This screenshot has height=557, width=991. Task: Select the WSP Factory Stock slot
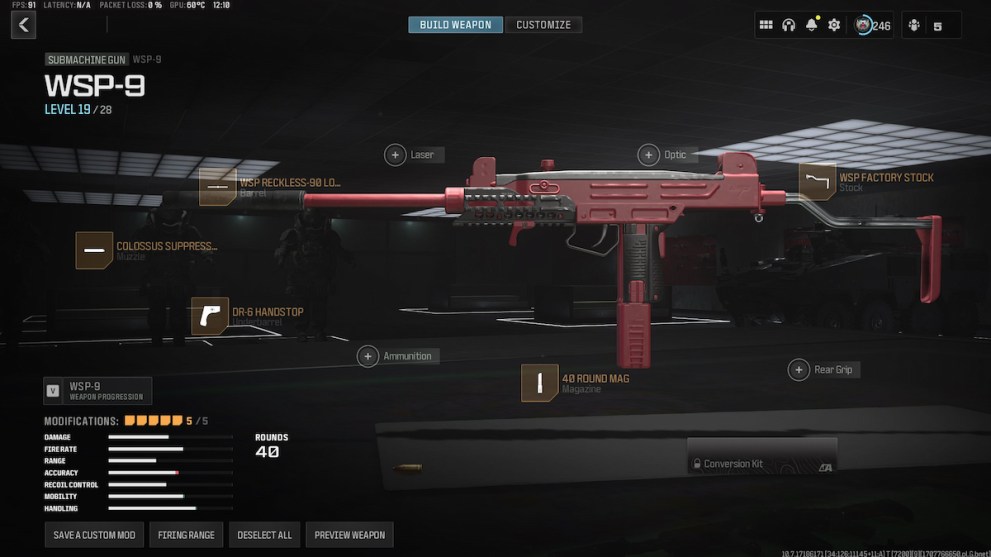(x=817, y=182)
